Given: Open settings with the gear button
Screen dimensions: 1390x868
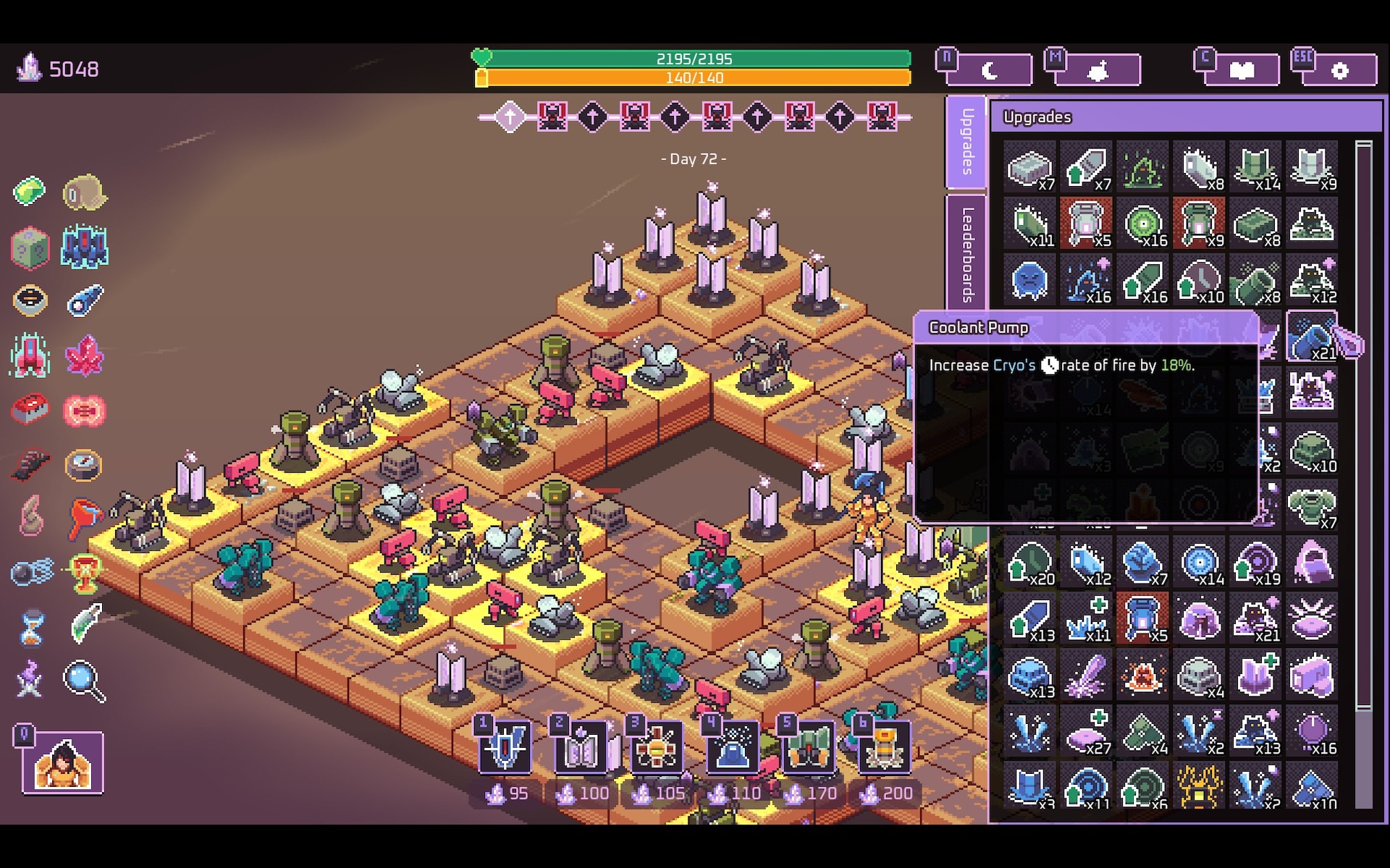Looking at the screenshot, I should 1339,70.
